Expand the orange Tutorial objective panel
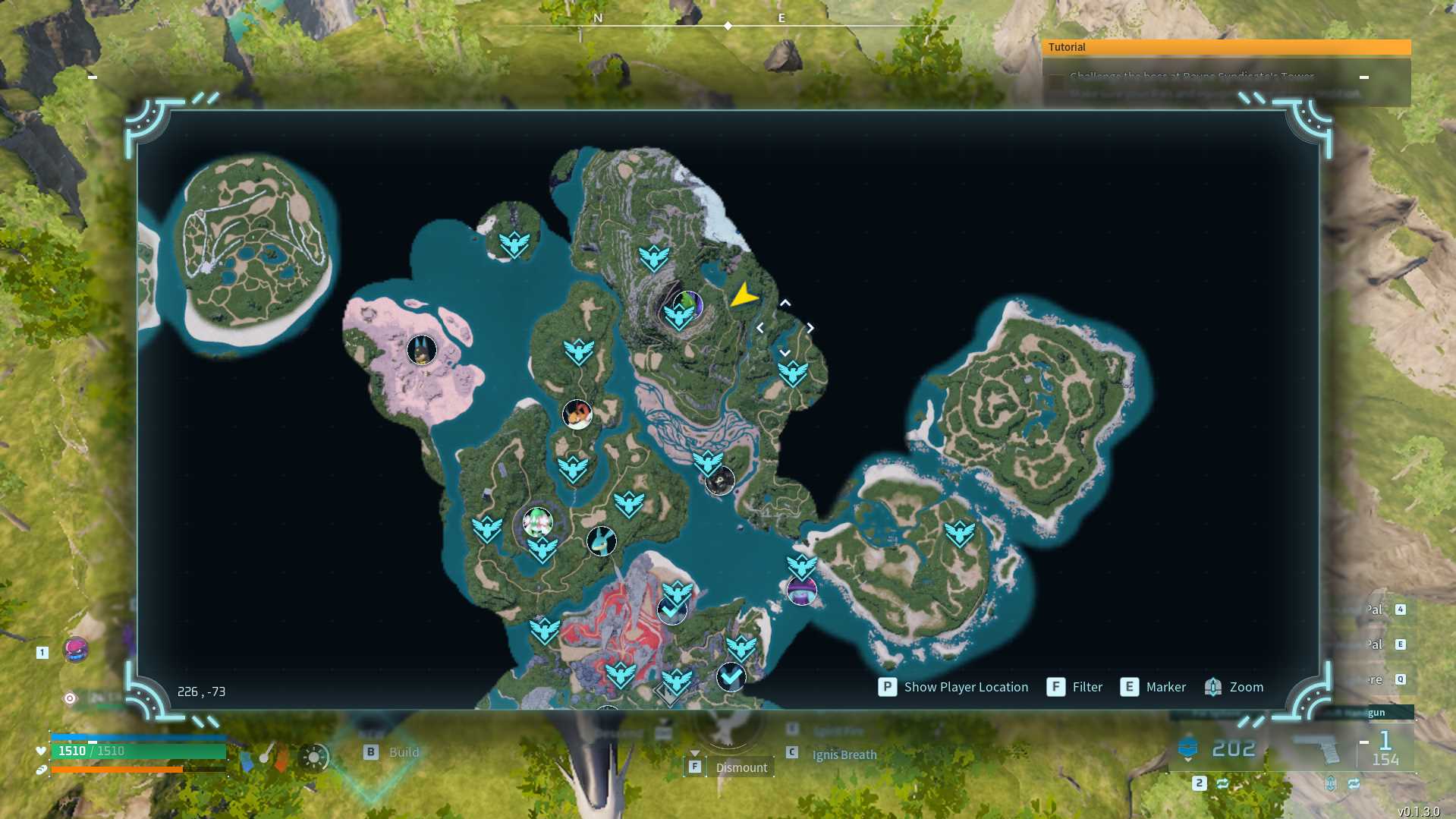1456x819 pixels. click(x=1225, y=47)
